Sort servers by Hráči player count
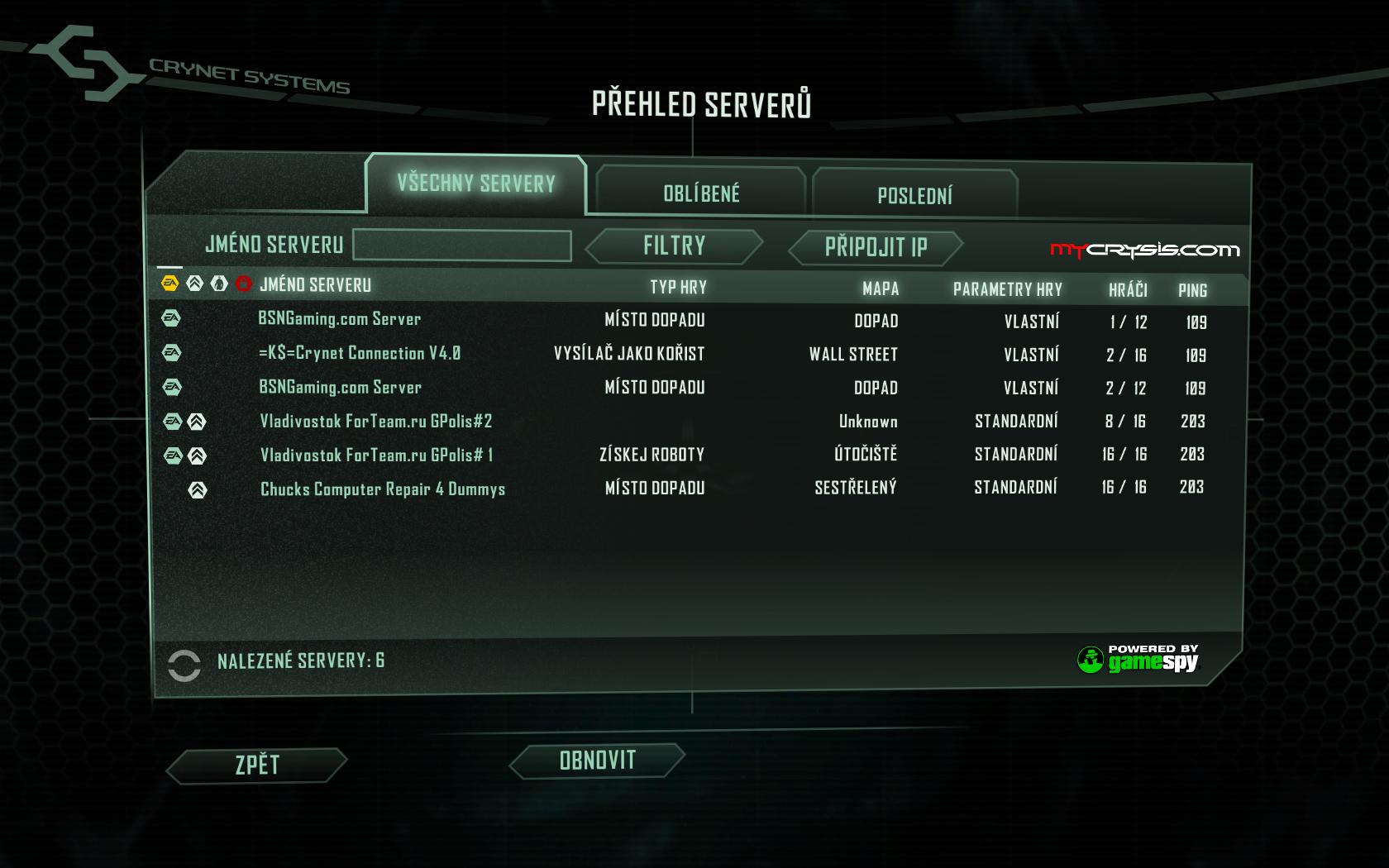 [1128, 289]
